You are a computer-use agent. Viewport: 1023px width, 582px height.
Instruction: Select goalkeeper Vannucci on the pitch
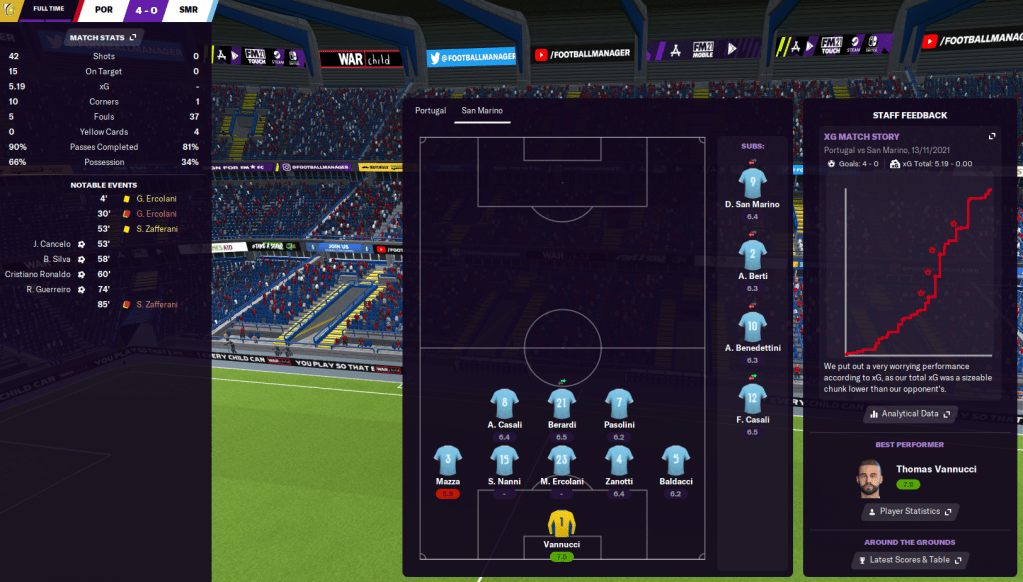(562, 524)
